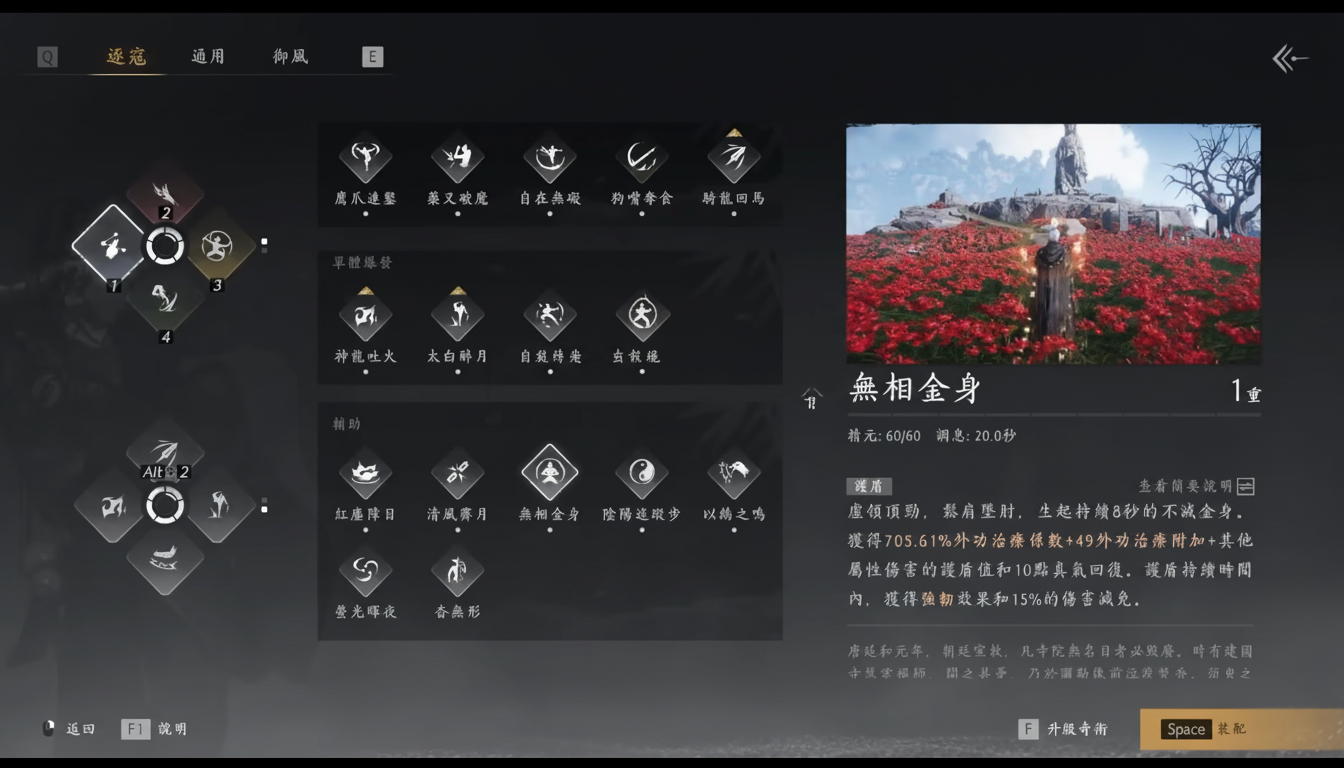
Task: Select the 鷹爪連鑿 skill icon
Action: [x=365, y=158]
